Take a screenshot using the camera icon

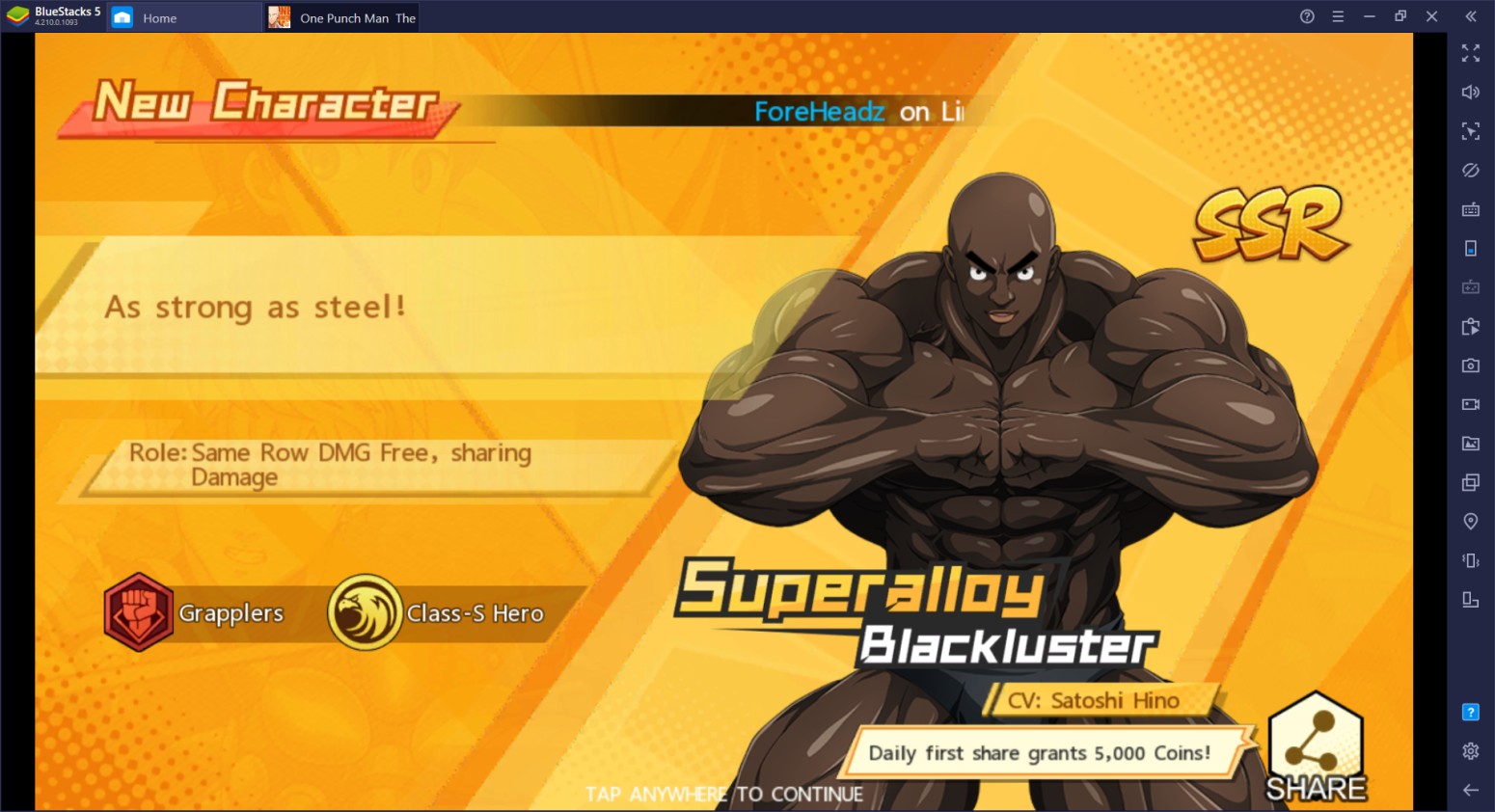pos(1470,365)
